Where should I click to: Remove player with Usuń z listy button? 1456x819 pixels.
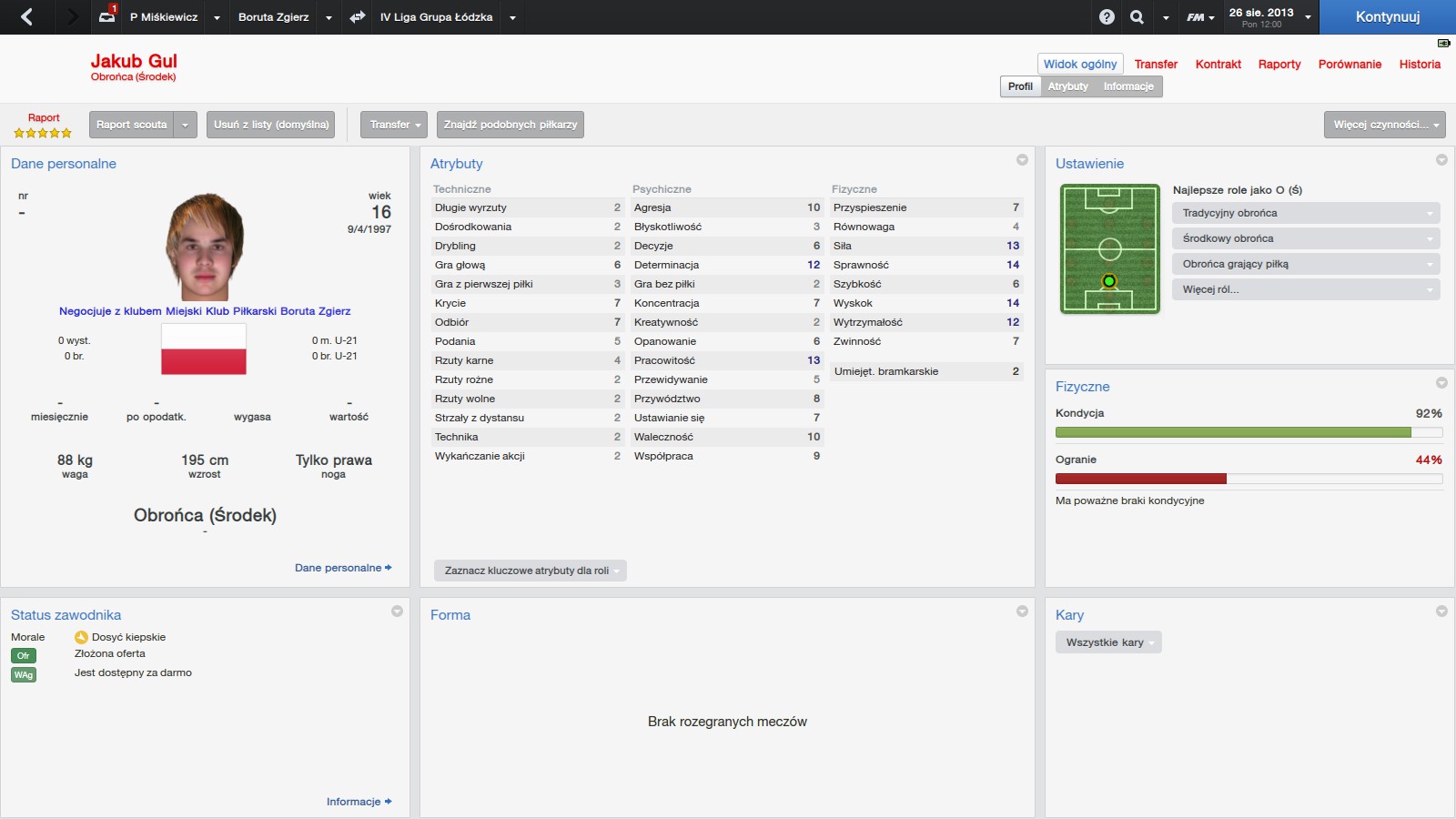(271, 125)
